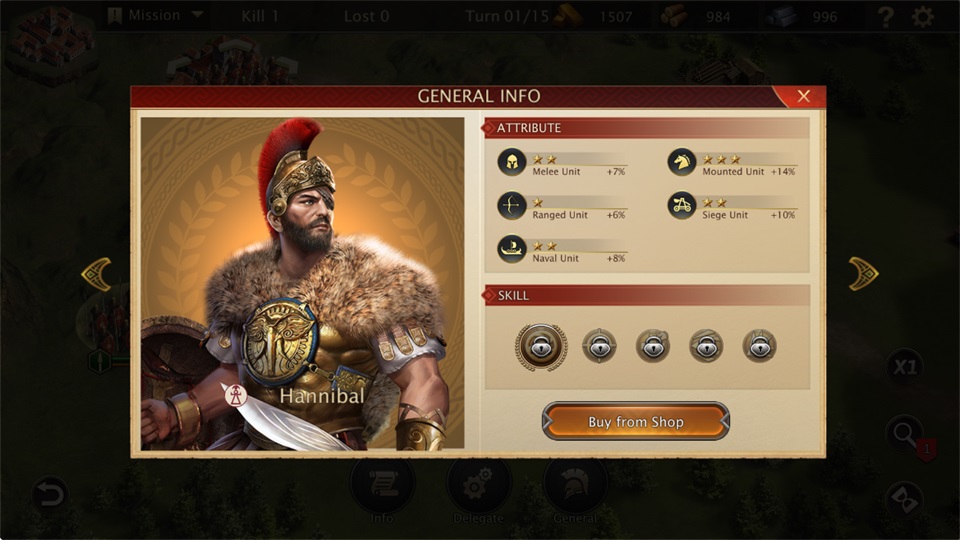Show the previous general with left arrow

pos(96,274)
